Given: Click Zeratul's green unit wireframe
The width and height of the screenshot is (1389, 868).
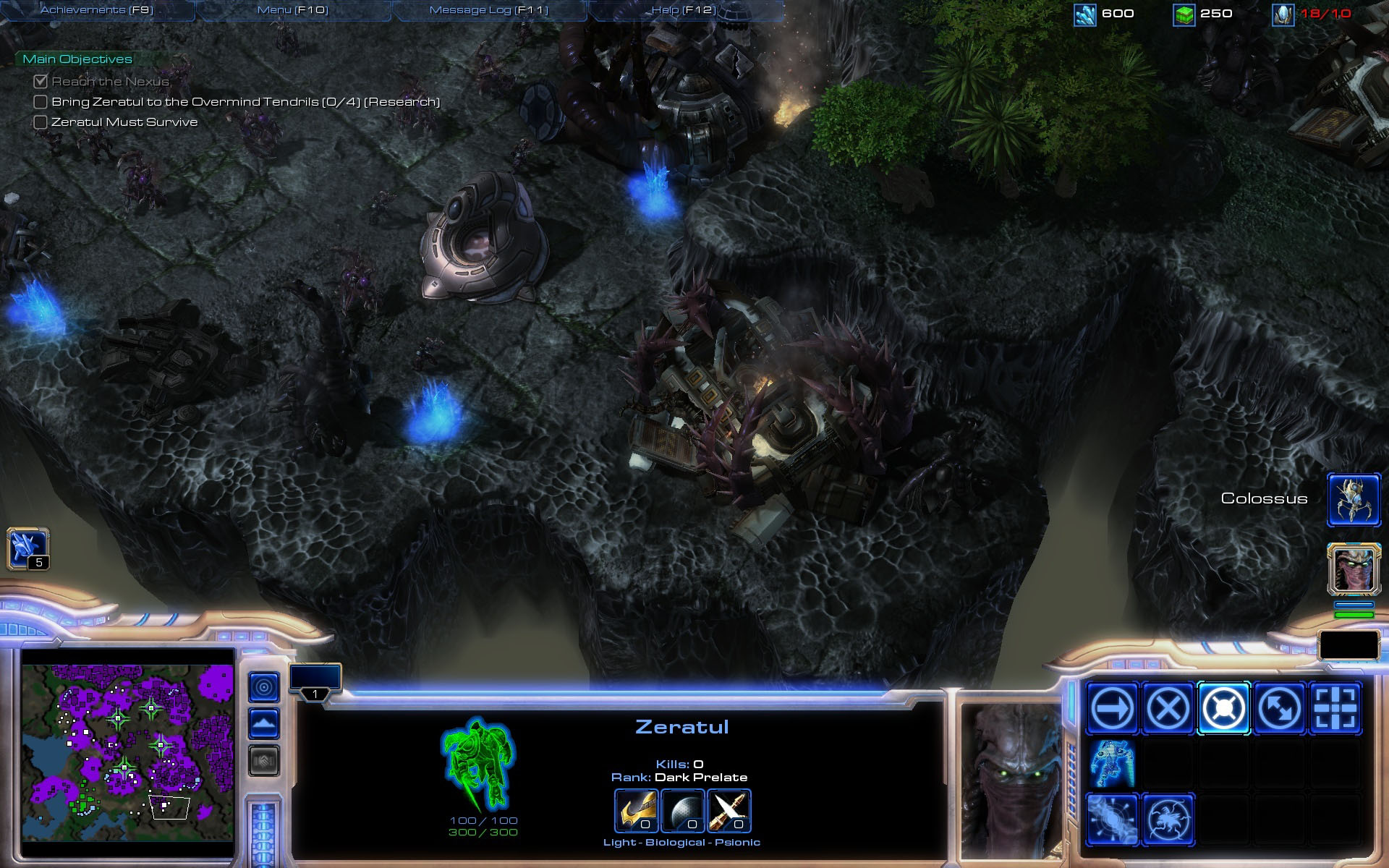Looking at the screenshot, I should 478,764.
